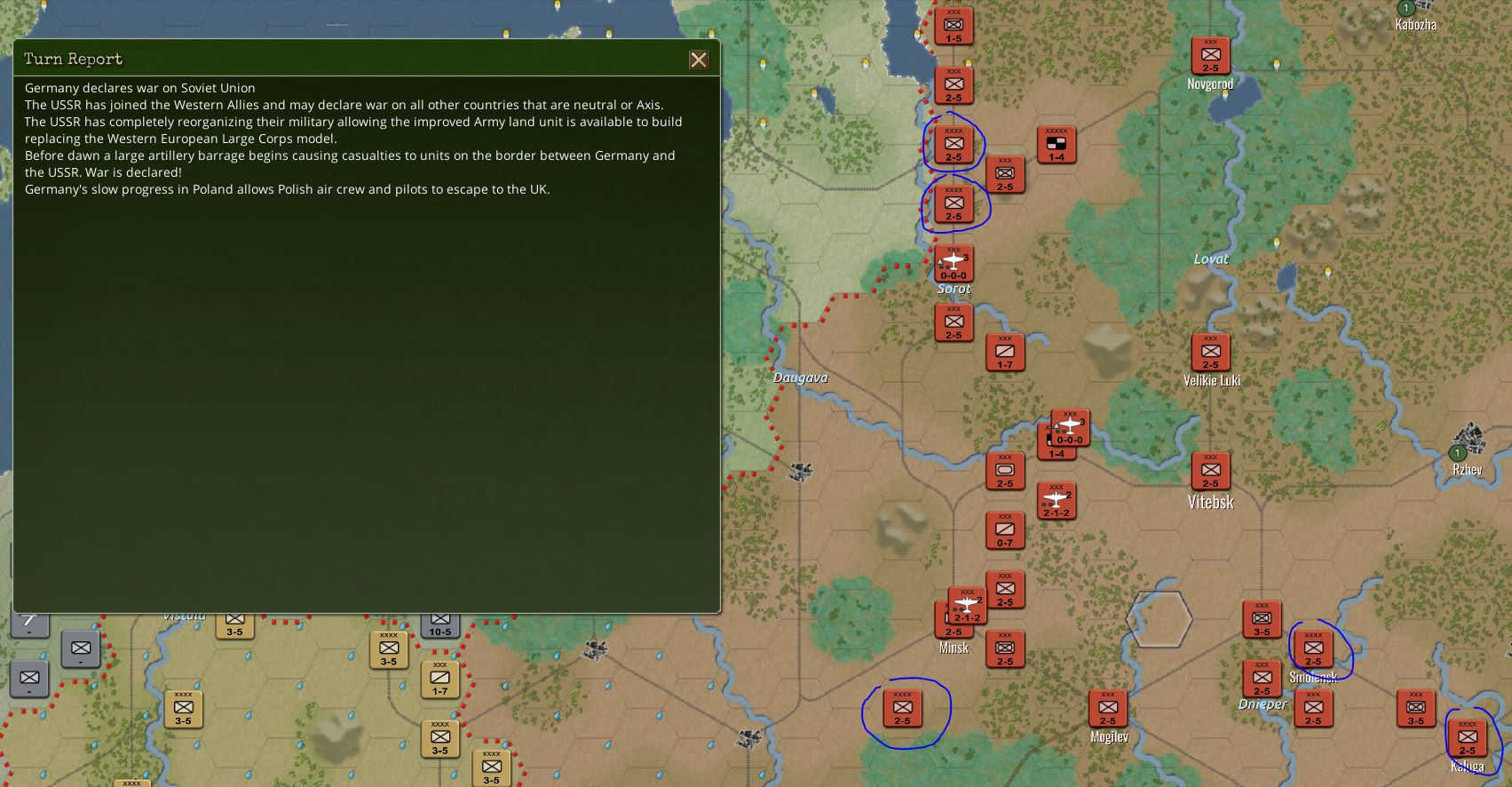Select the circled 2-5 corps at Smolensk
The width and height of the screenshot is (1512, 787).
click(1315, 648)
